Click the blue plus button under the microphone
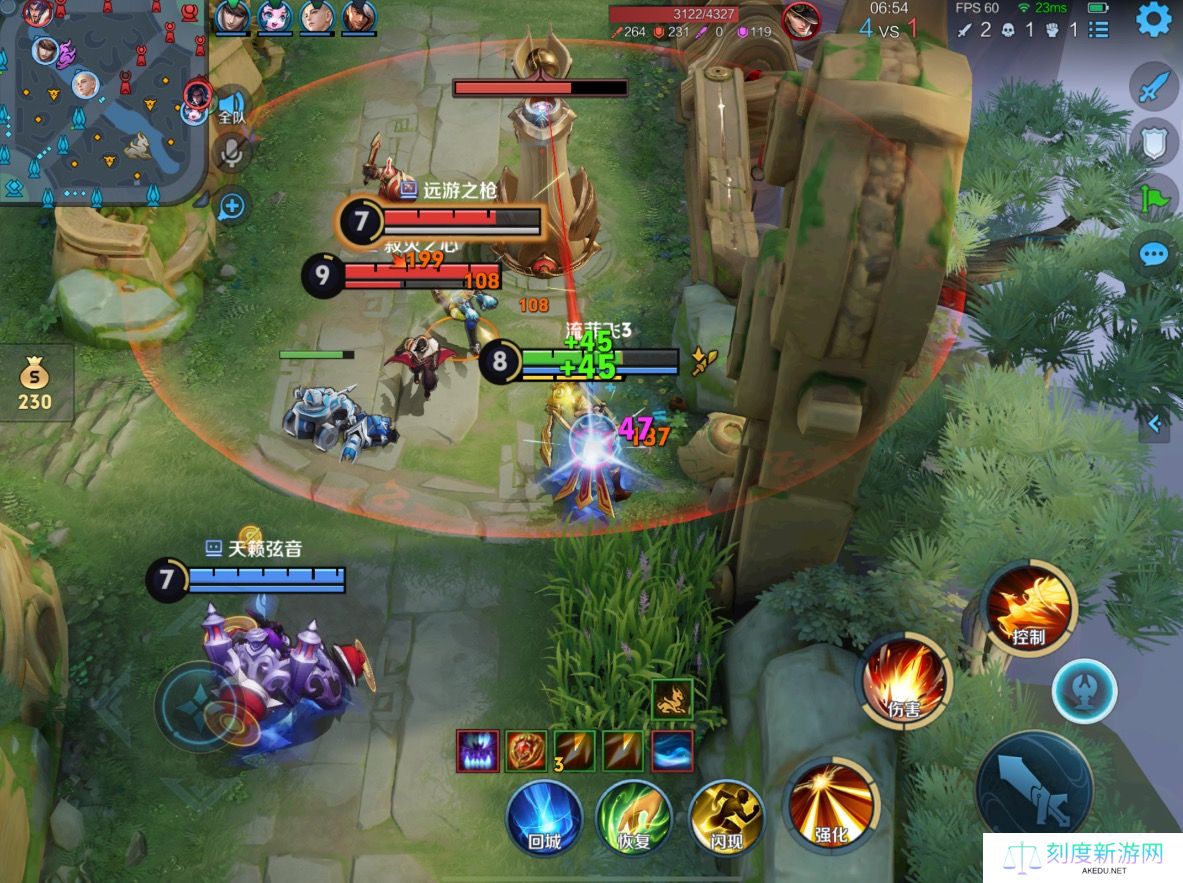 point(231,206)
